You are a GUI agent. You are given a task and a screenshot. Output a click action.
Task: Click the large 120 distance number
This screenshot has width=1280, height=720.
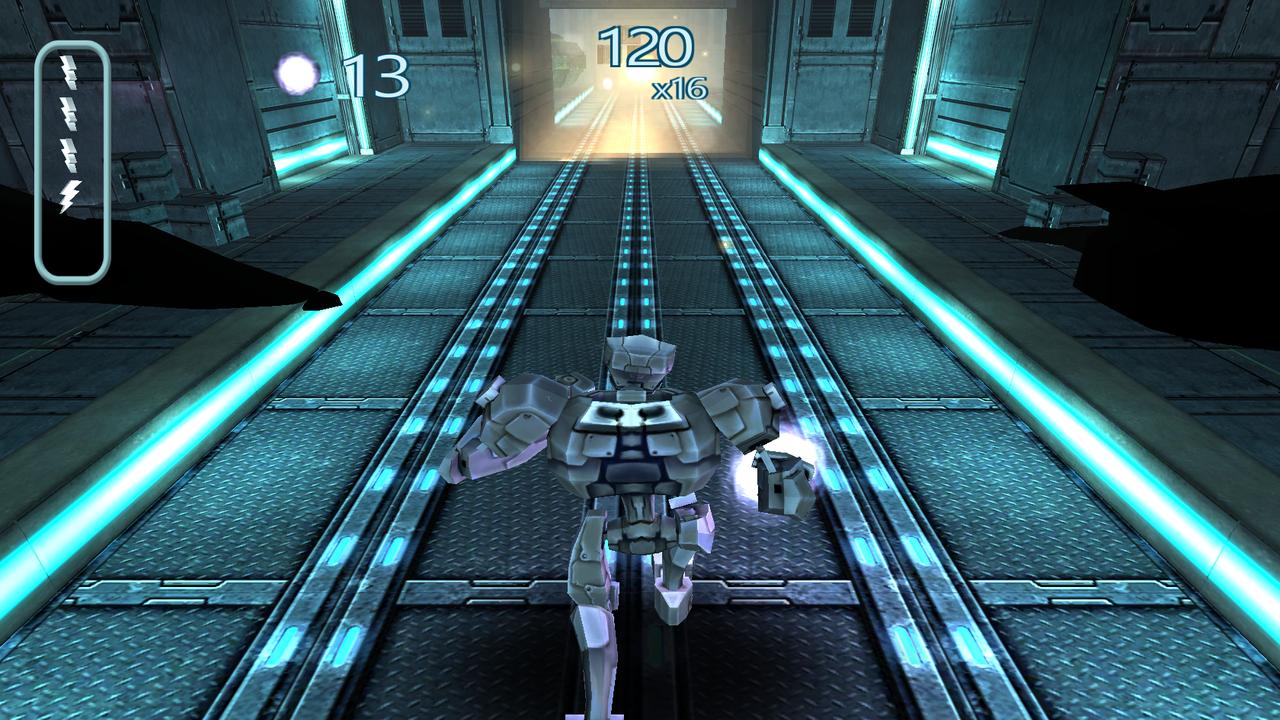click(x=646, y=45)
